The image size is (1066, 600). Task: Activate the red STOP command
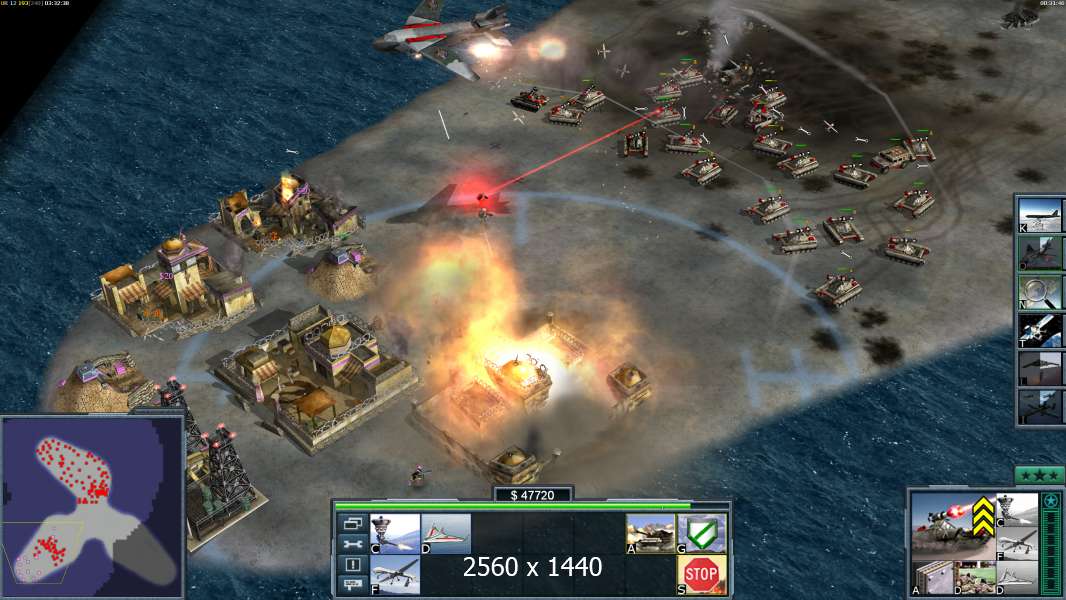click(702, 574)
